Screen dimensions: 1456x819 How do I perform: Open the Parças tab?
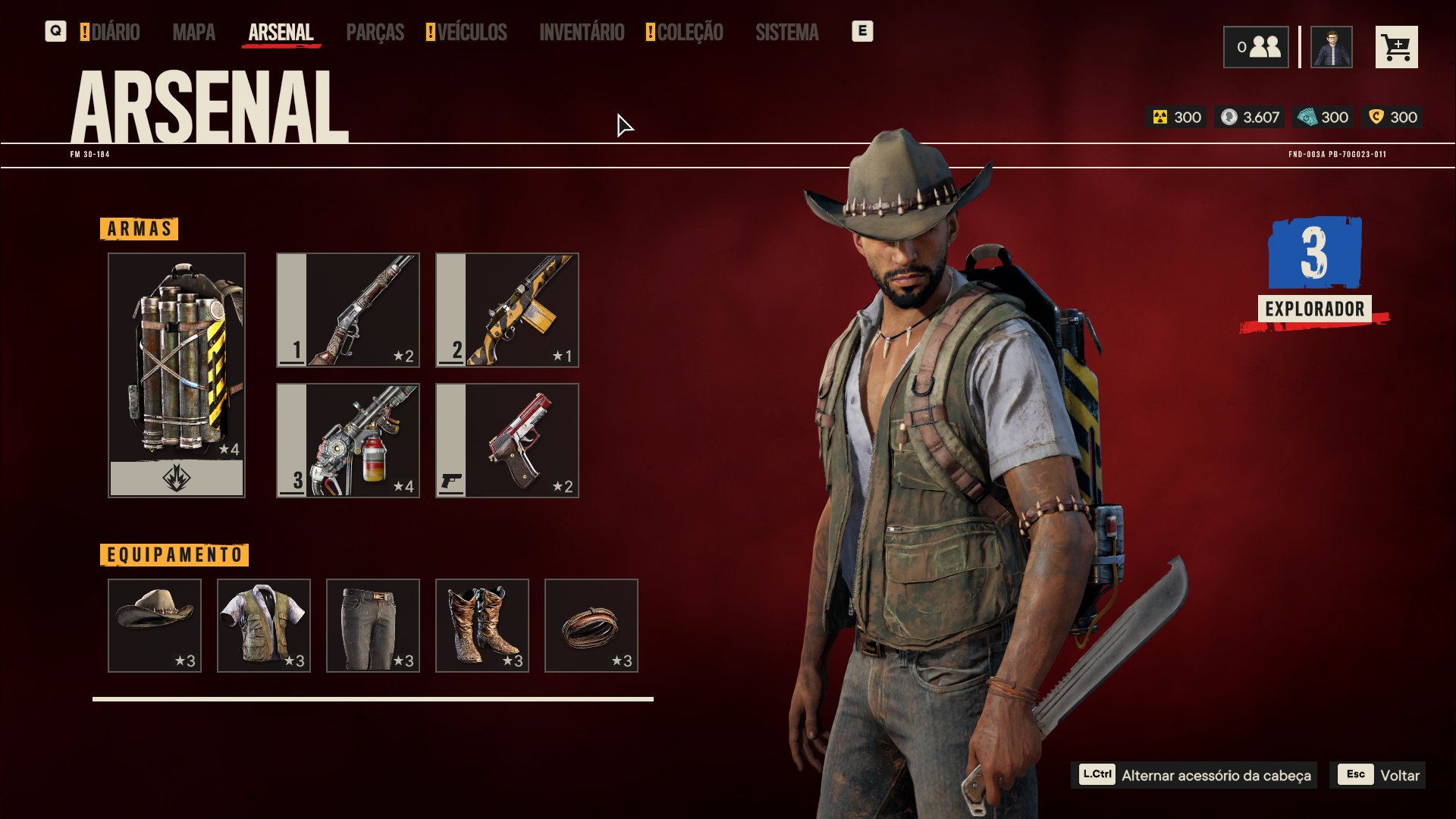click(375, 33)
